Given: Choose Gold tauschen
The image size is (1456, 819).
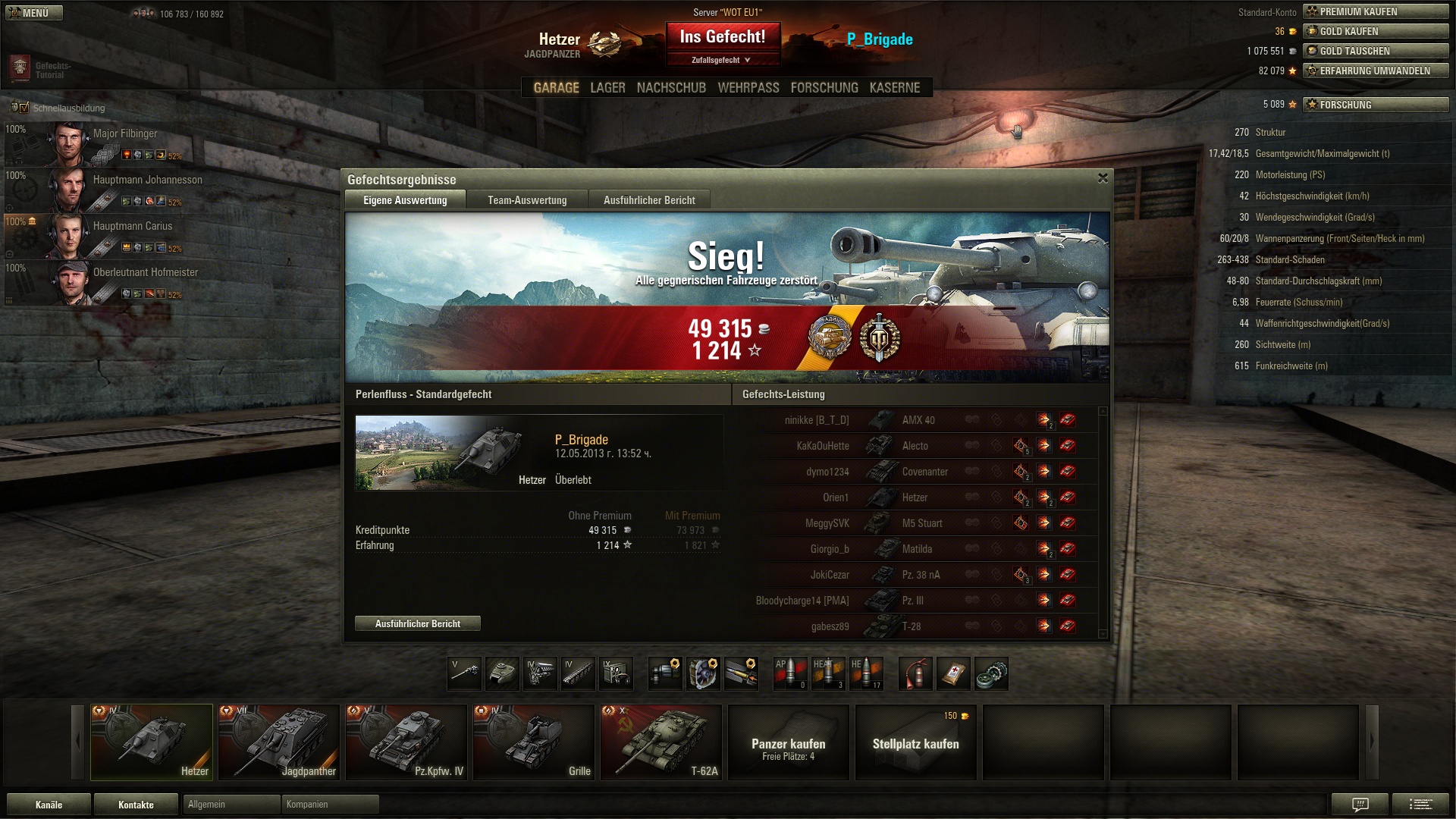Looking at the screenshot, I should point(1375,51).
